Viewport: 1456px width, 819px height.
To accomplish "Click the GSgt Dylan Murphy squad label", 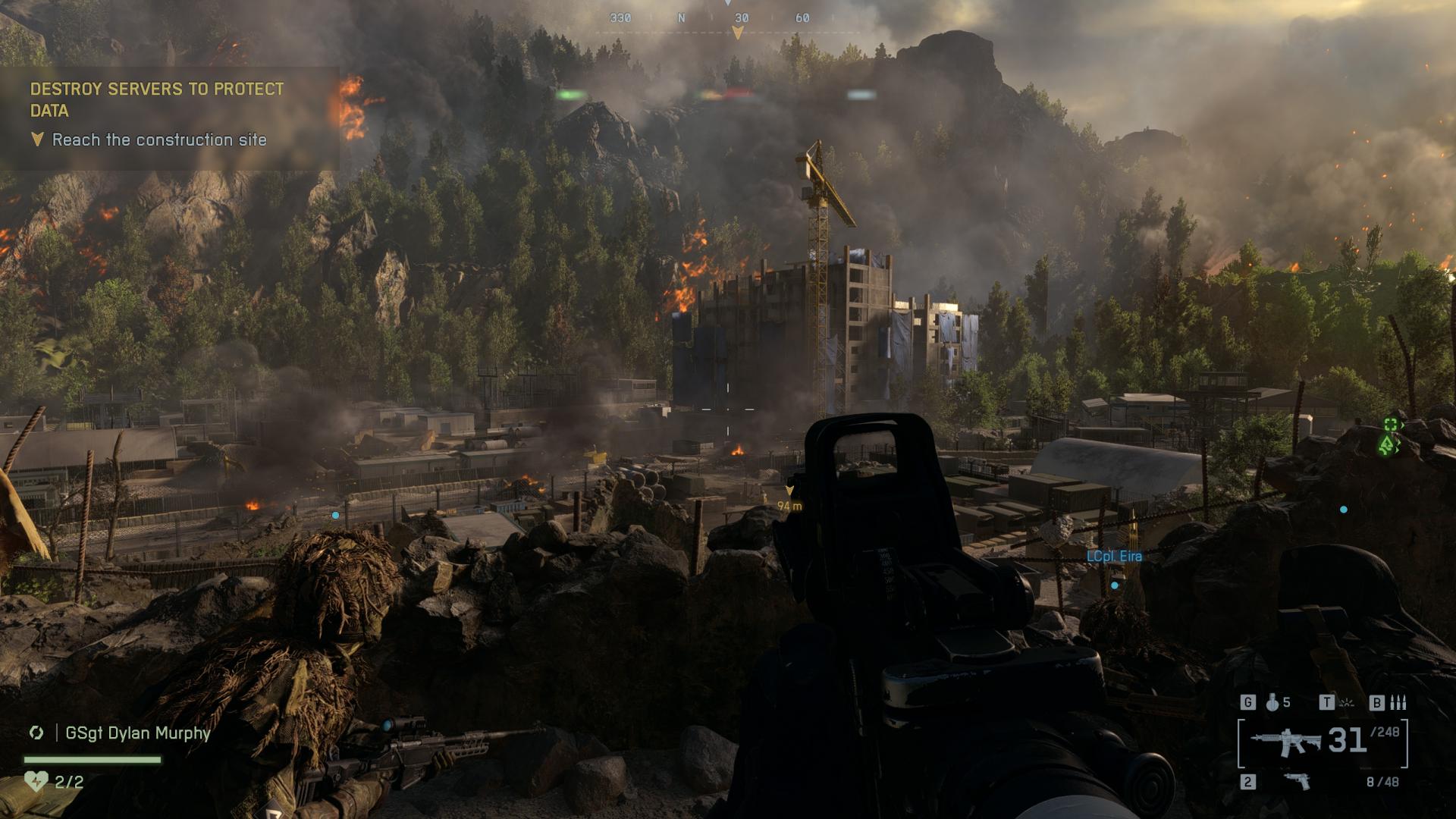I will click(137, 733).
